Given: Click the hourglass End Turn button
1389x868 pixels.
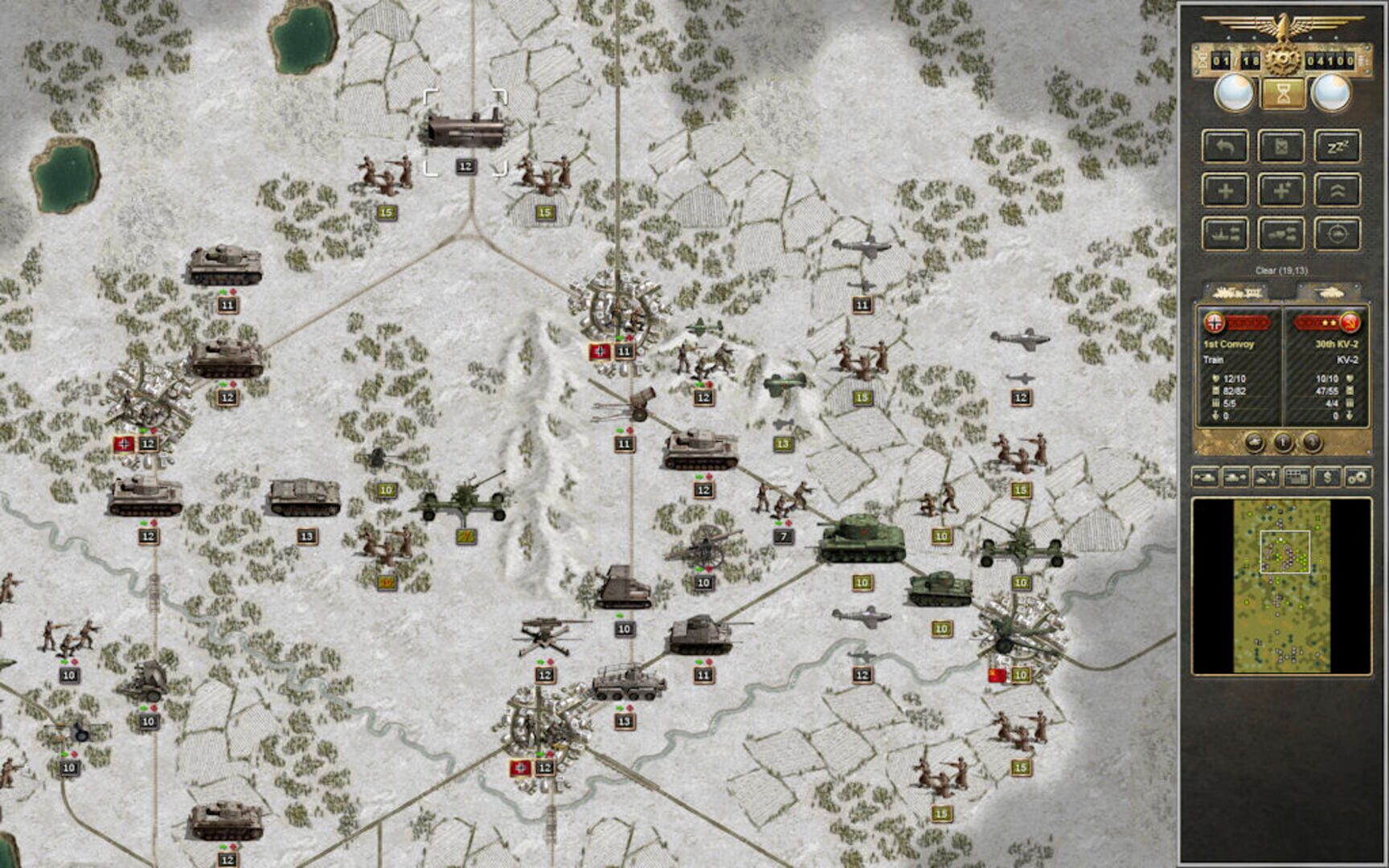Looking at the screenshot, I should (x=1283, y=92).
